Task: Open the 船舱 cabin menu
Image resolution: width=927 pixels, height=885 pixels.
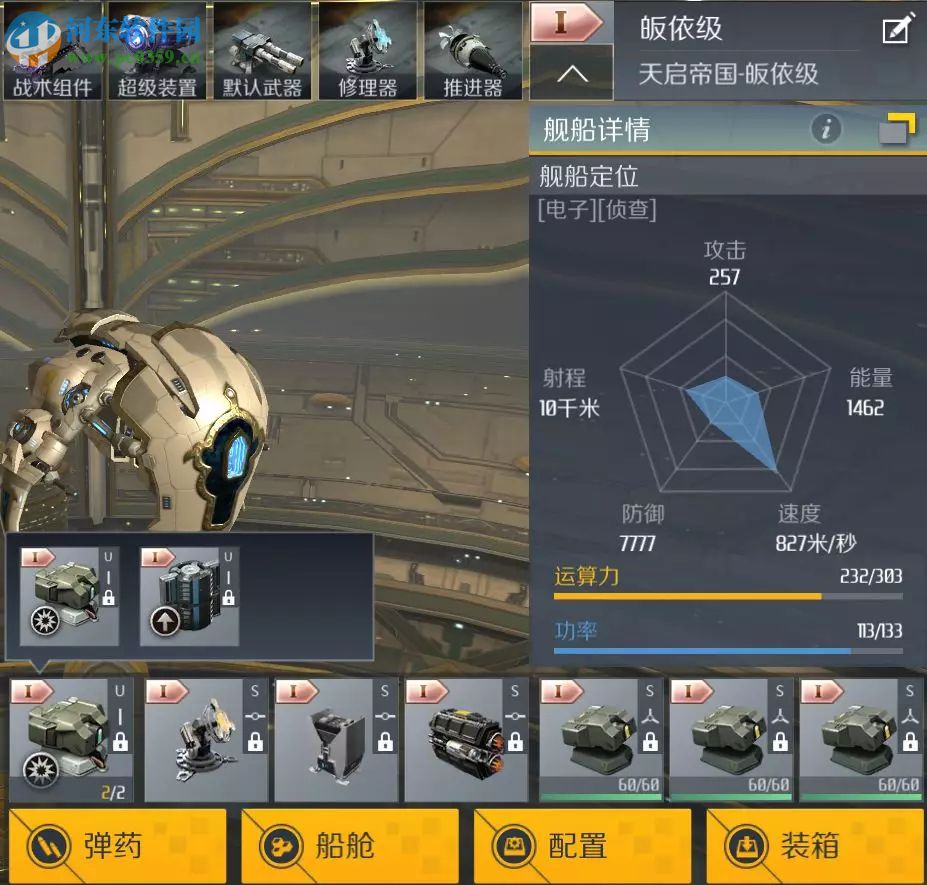Action: tap(349, 846)
